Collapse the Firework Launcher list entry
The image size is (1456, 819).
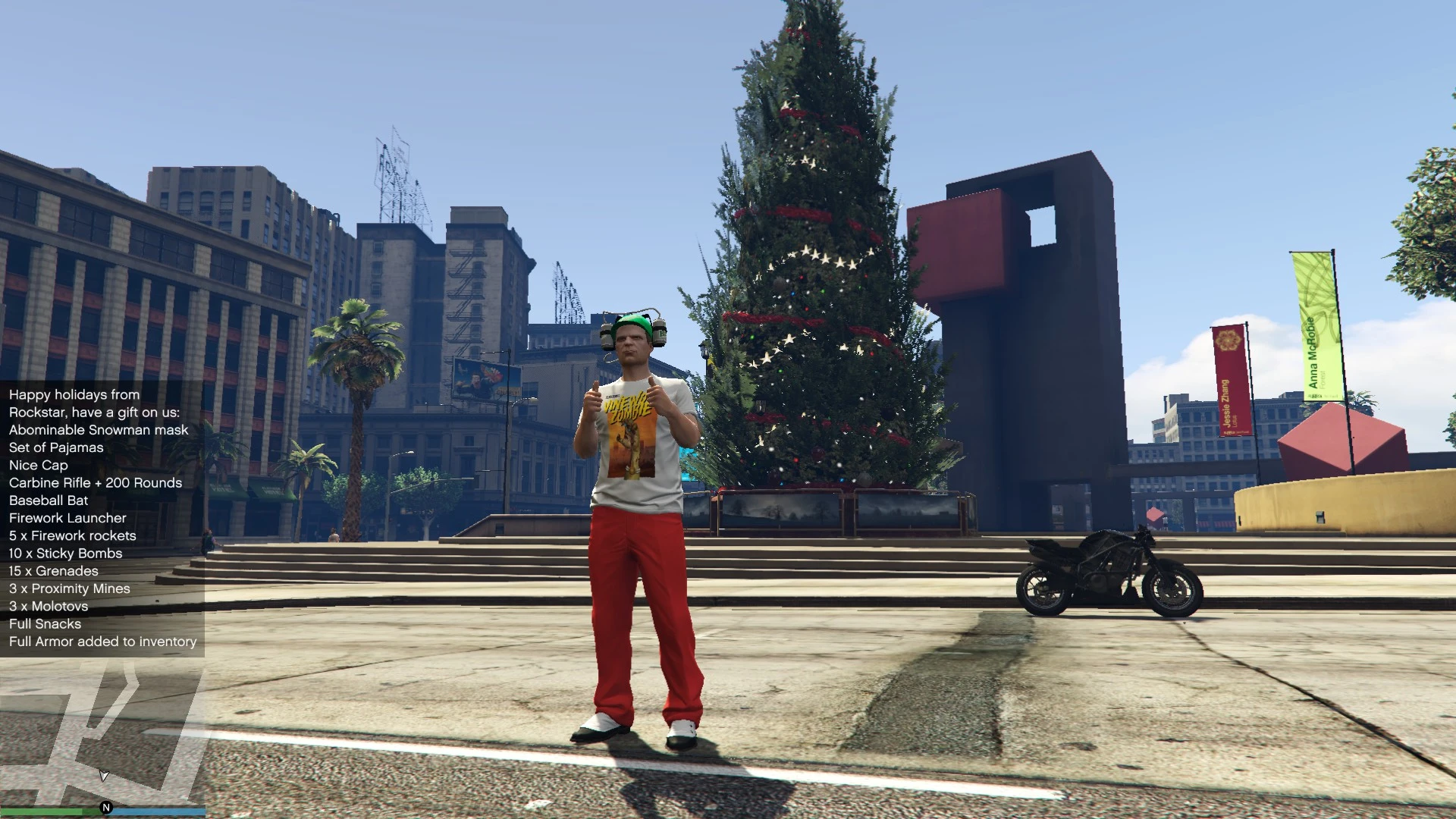click(67, 518)
